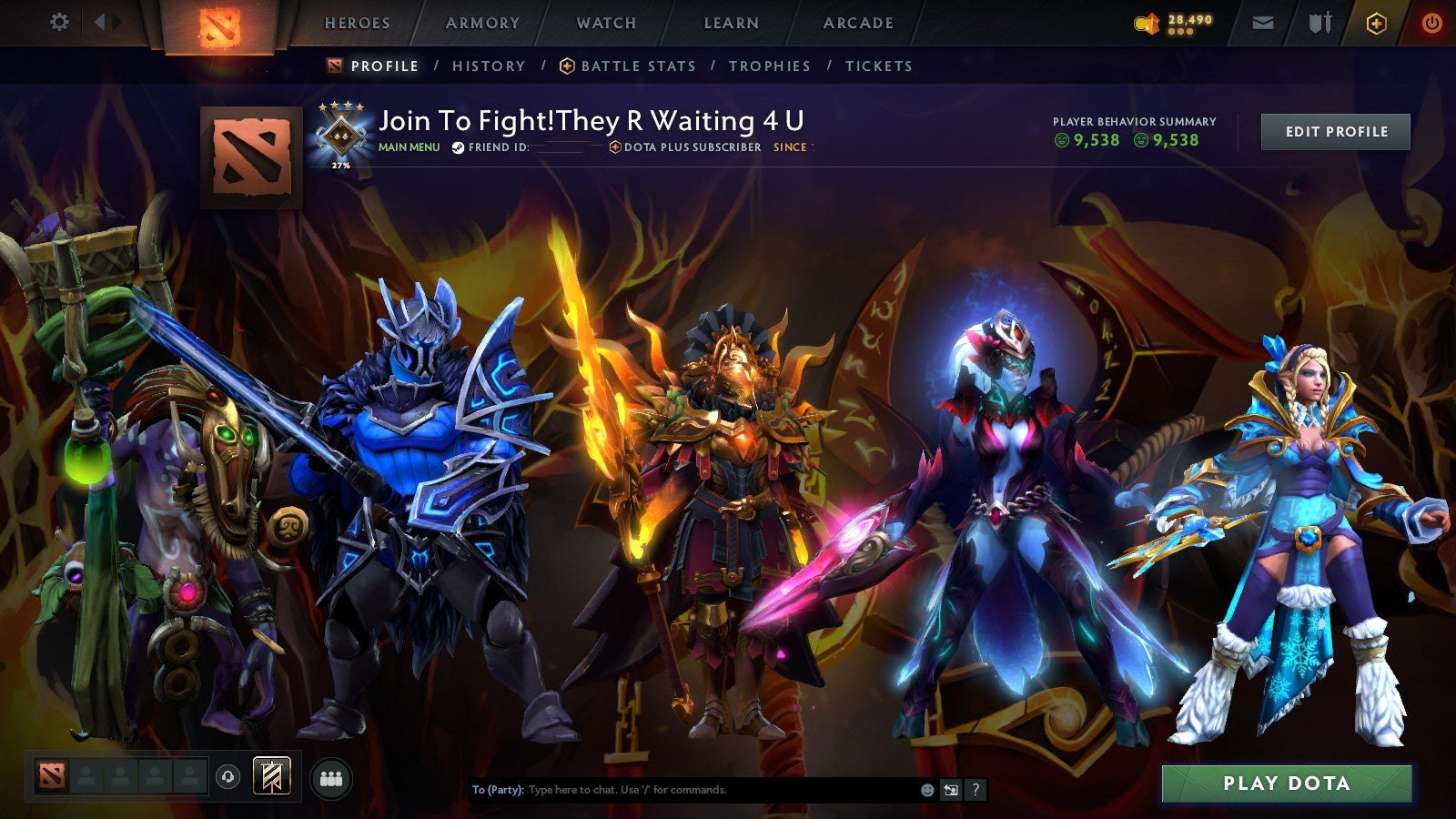This screenshot has height=819, width=1456.
Task: Open the BATTLE STATS tab
Action: pyautogui.click(x=637, y=66)
